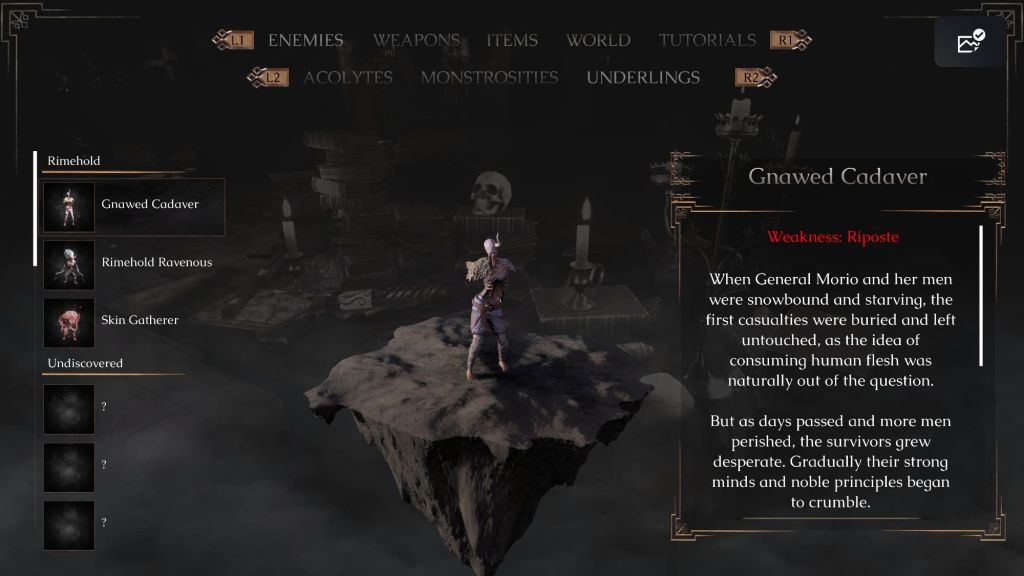Show the World tab
1024x576 pixels.
coord(598,41)
